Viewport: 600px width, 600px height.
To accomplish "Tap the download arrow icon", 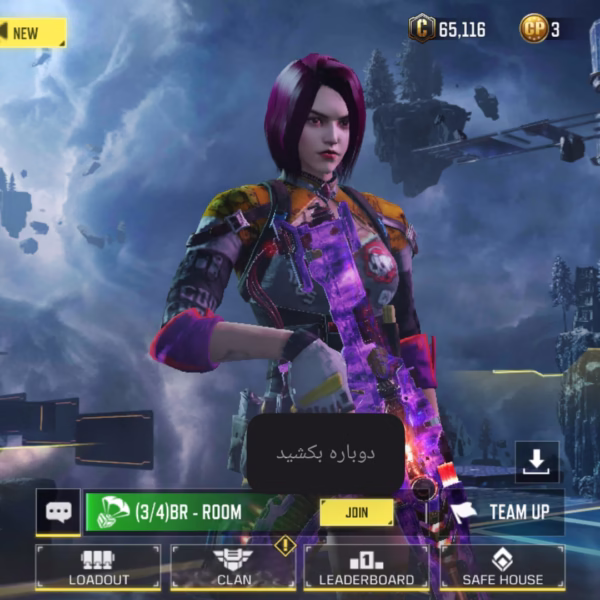I will (x=537, y=461).
